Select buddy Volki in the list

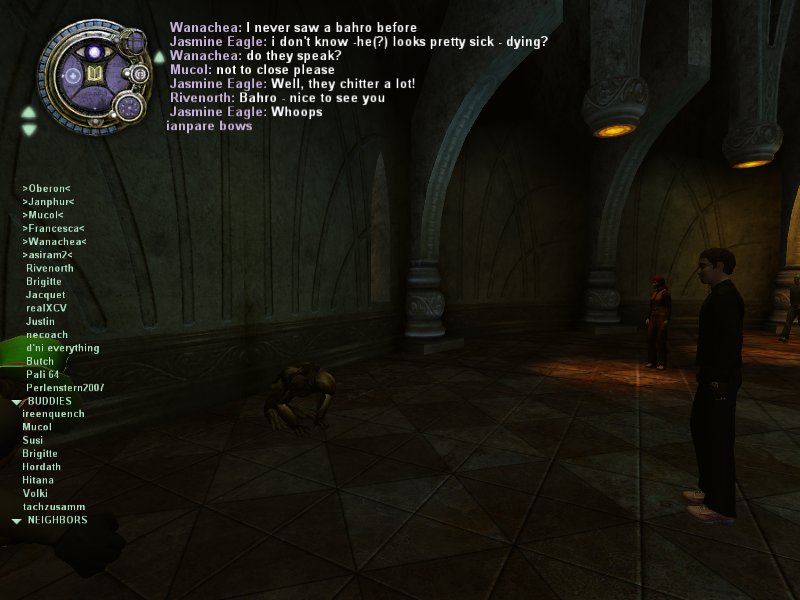35,493
